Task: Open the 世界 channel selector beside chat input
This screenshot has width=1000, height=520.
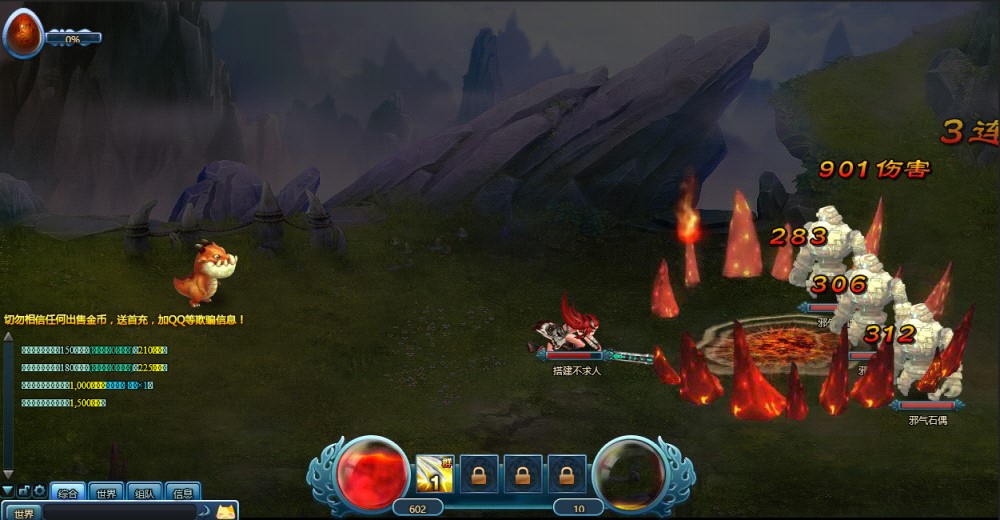Action: (x=24, y=512)
